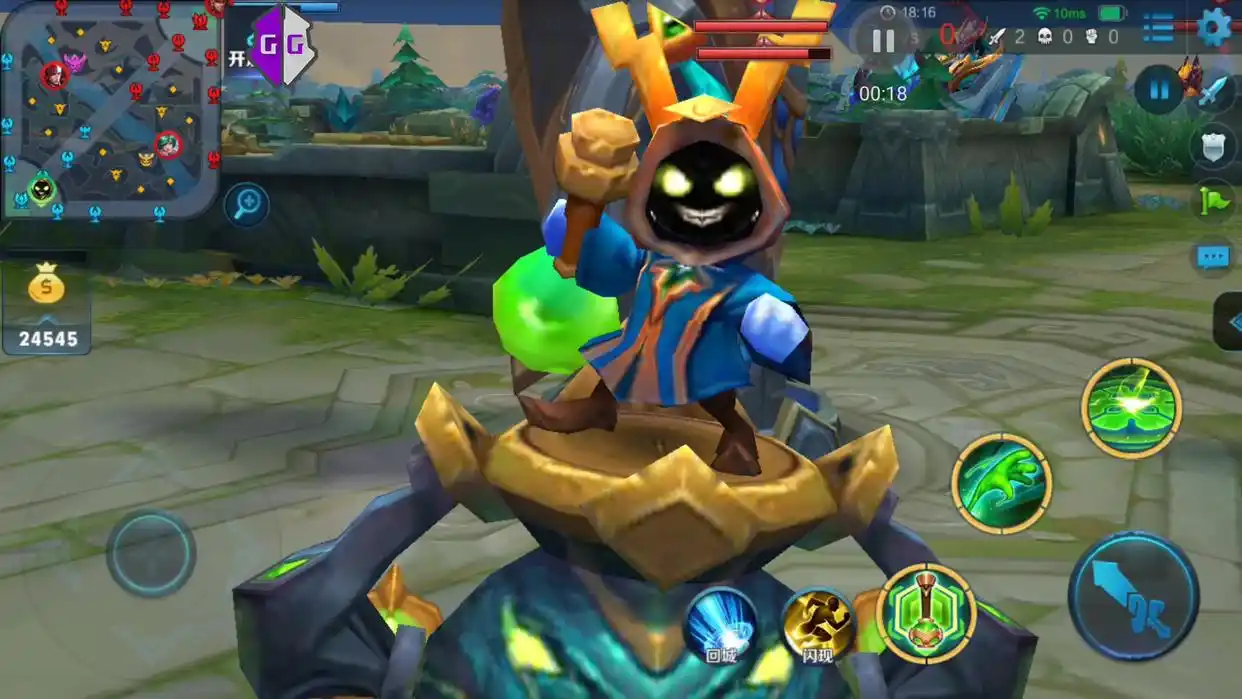The height and width of the screenshot is (699, 1242).
Task: Tap the translucent screen recorder pause button
Action: coord(883,41)
